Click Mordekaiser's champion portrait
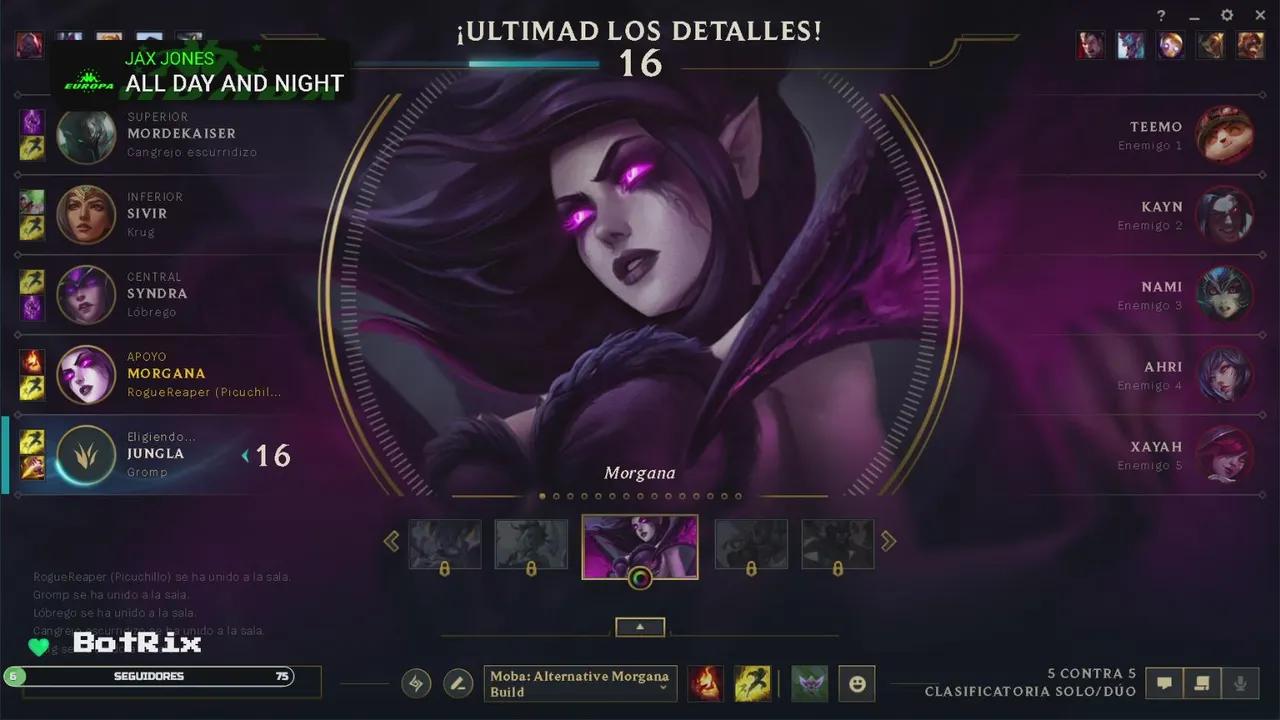 [x=85, y=135]
